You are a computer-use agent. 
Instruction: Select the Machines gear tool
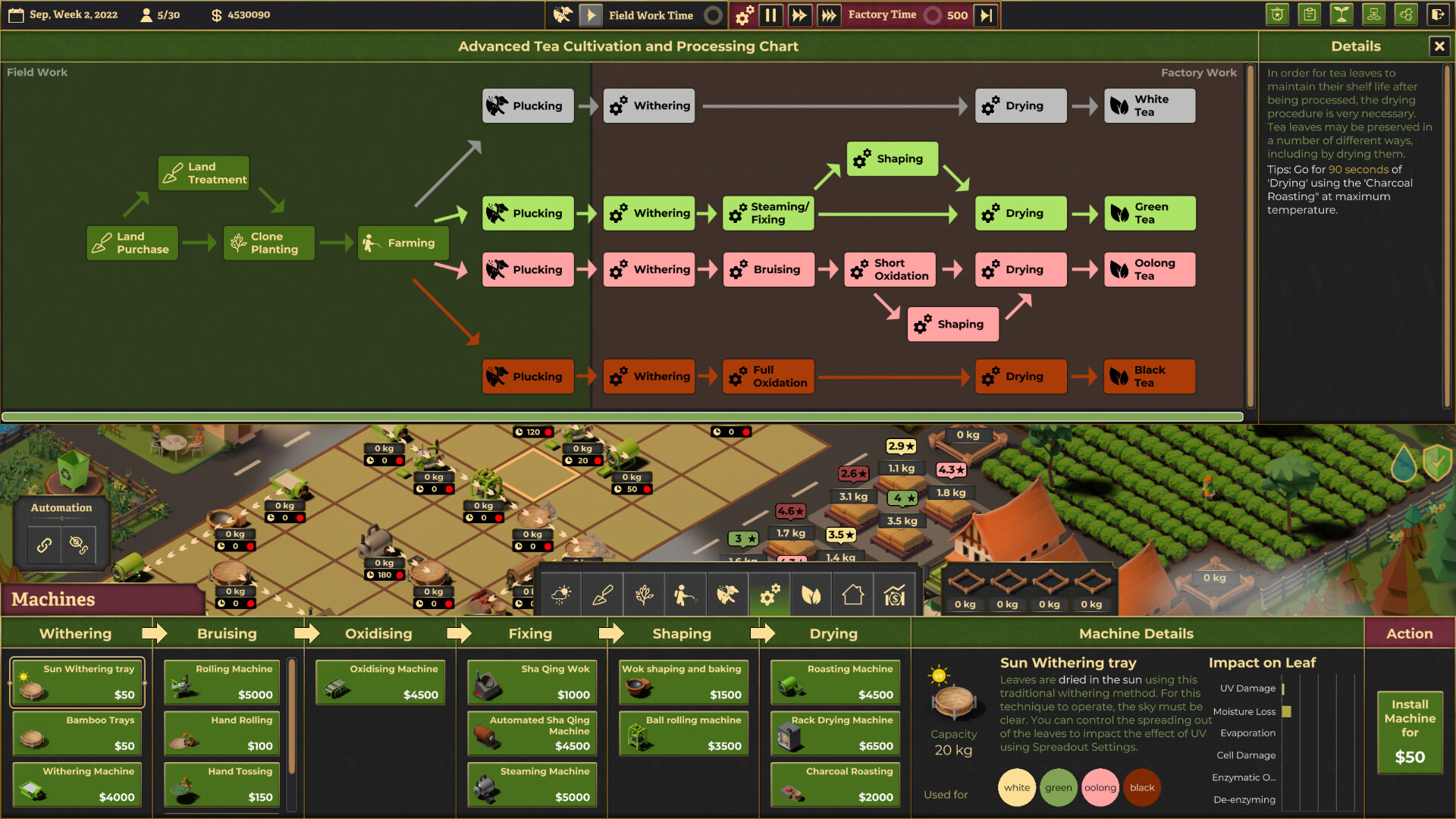769,595
